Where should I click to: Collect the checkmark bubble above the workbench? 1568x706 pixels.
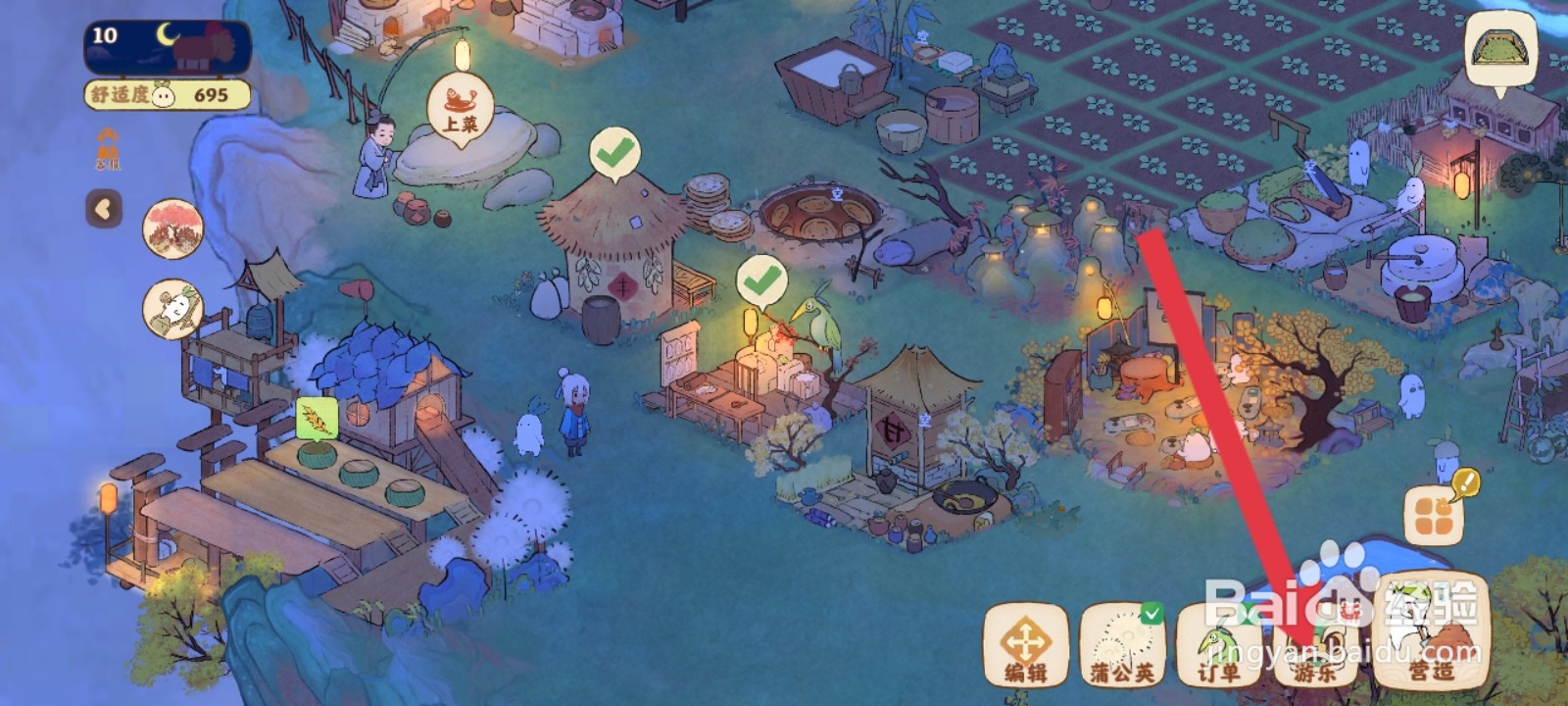[x=761, y=281]
